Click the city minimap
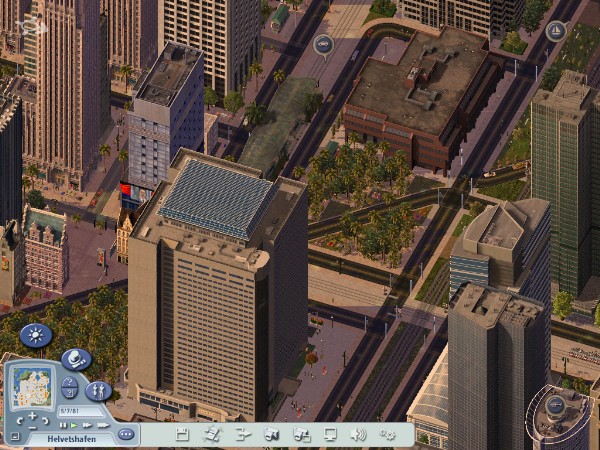 tap(32, 385)
